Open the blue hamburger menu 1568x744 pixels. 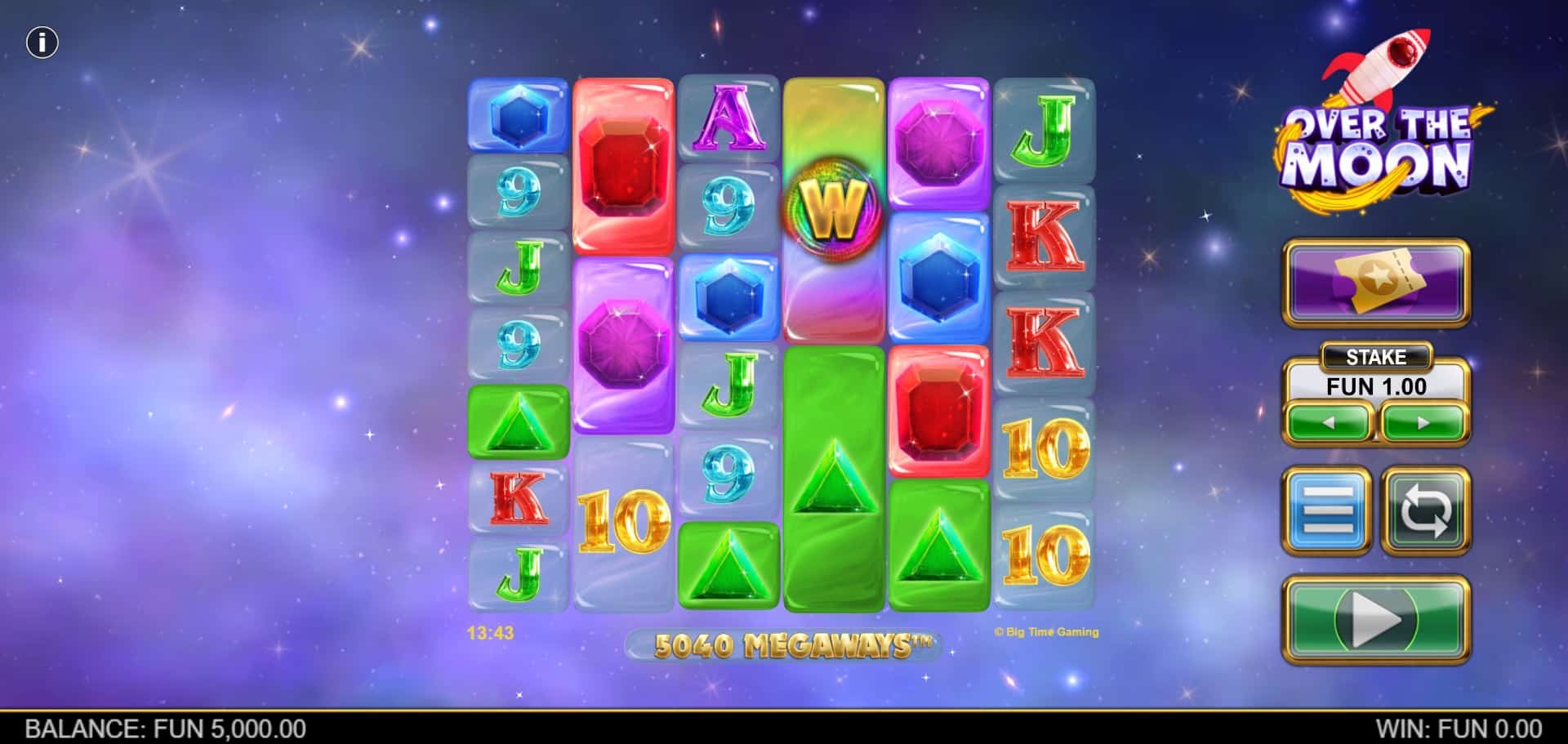coord(1327,511)
